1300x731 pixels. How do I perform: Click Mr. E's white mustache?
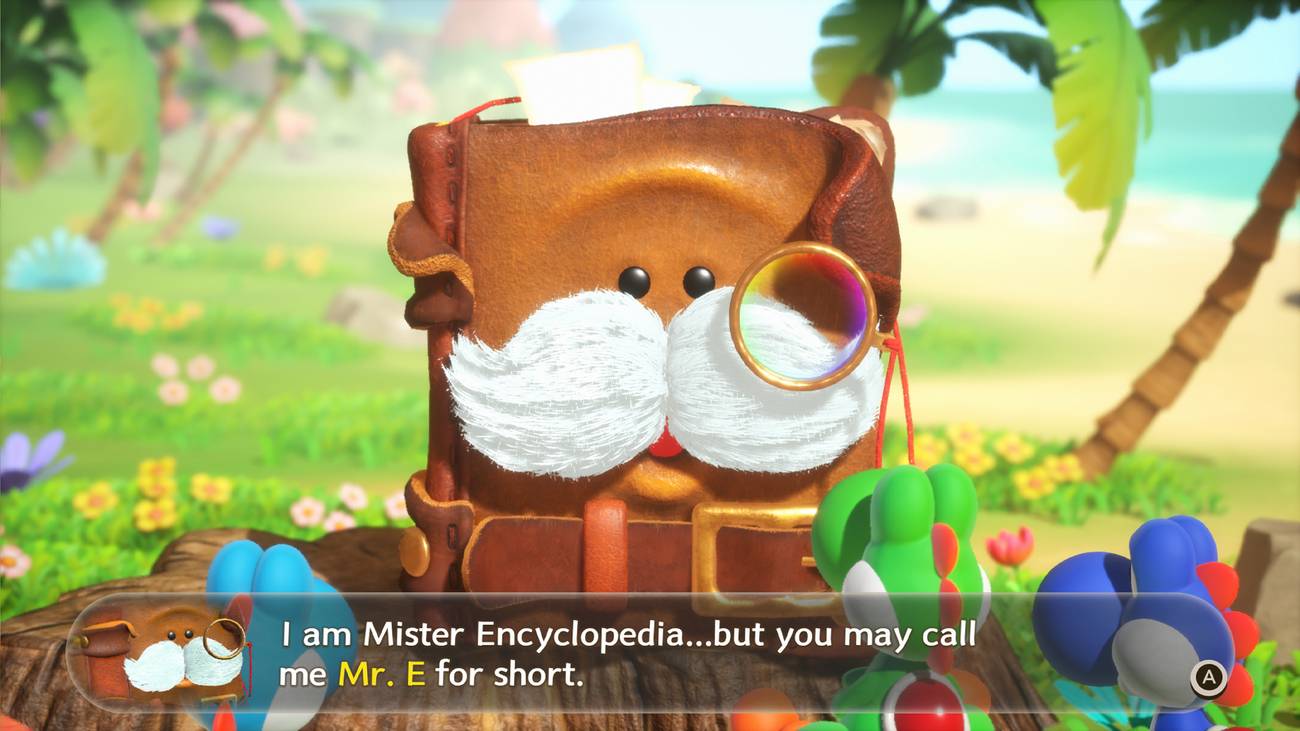[x=560, y=380]
